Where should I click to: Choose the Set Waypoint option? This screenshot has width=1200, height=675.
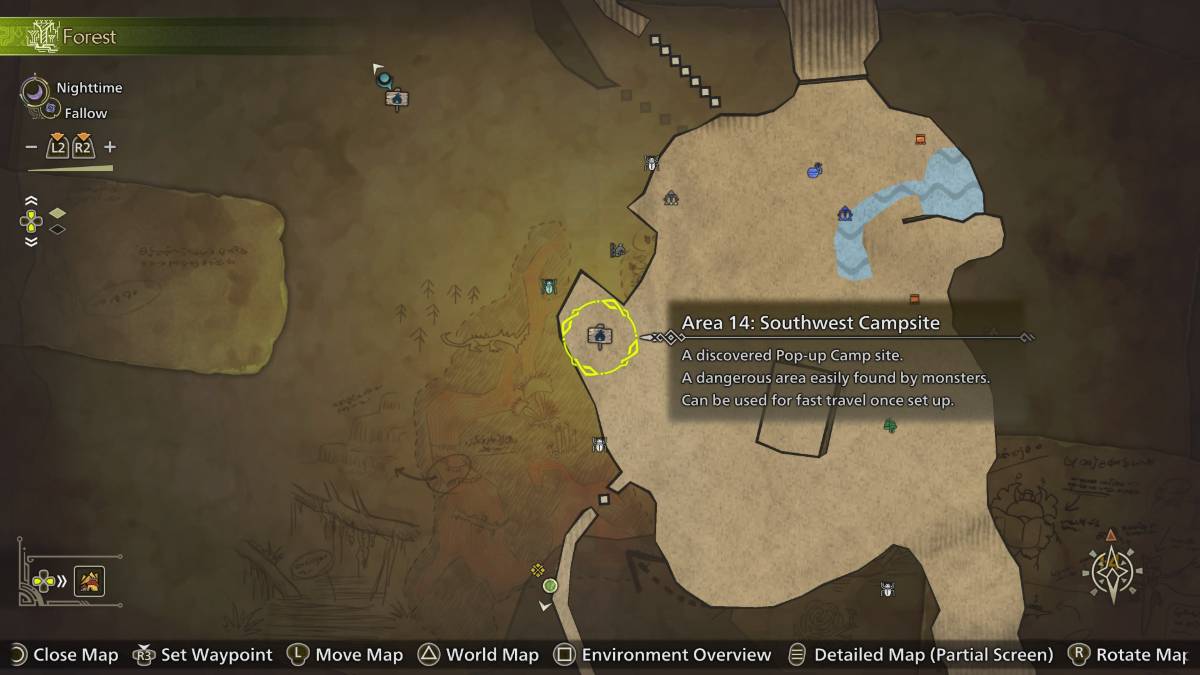pyautogui.click(x=204, y=655)
